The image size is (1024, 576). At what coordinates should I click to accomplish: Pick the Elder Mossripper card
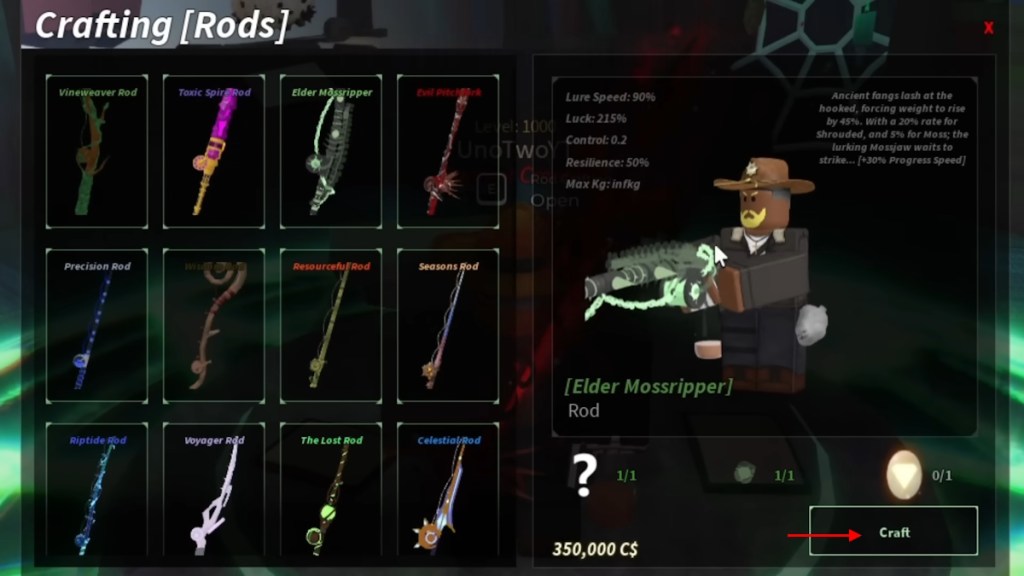(x=331, y=151)
